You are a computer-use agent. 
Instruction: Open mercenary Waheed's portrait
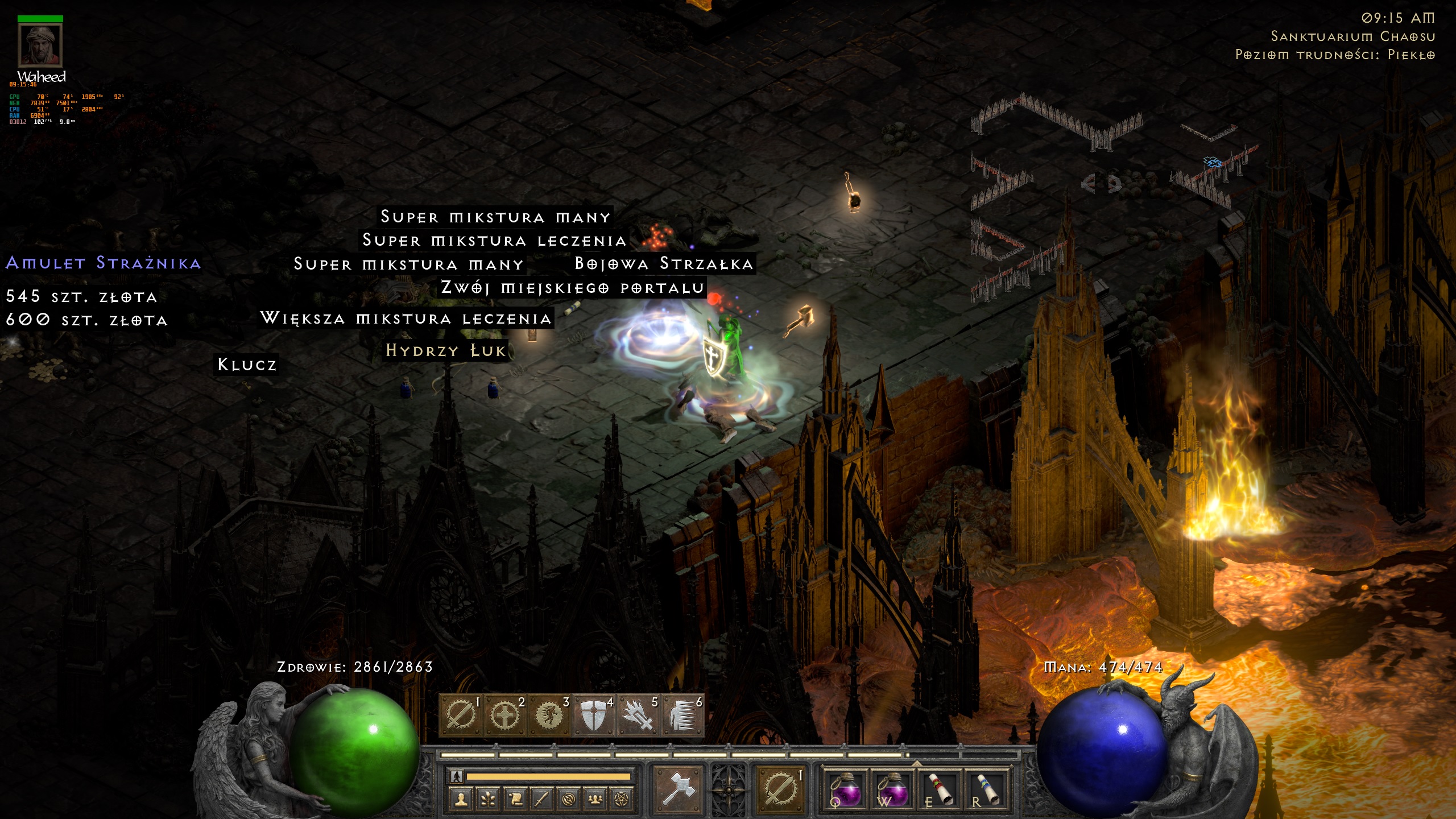click(40, 46)
